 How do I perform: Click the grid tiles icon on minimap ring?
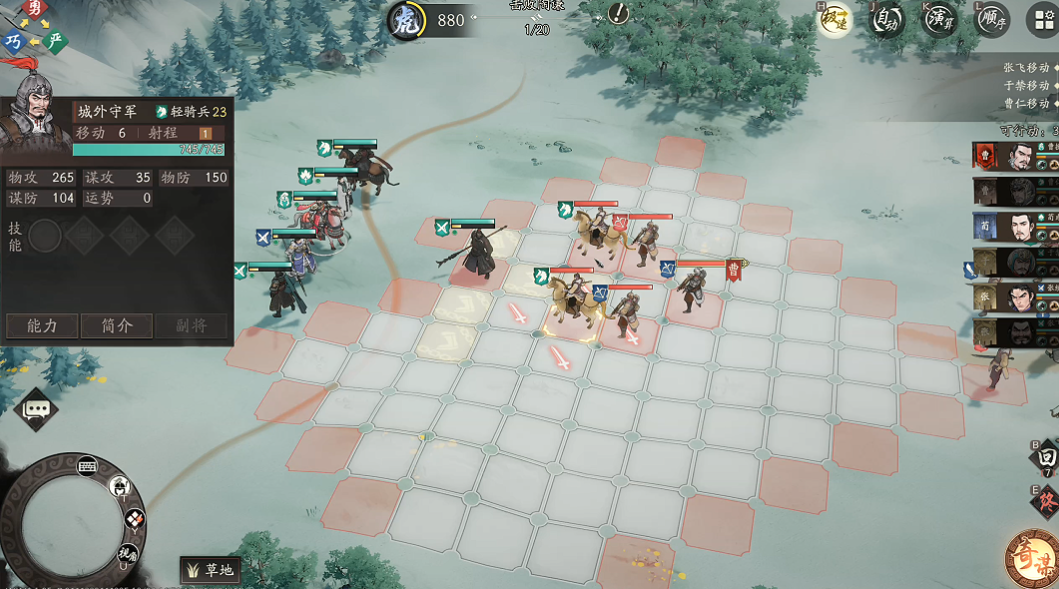pyautogui.click(x=134, y=519)
